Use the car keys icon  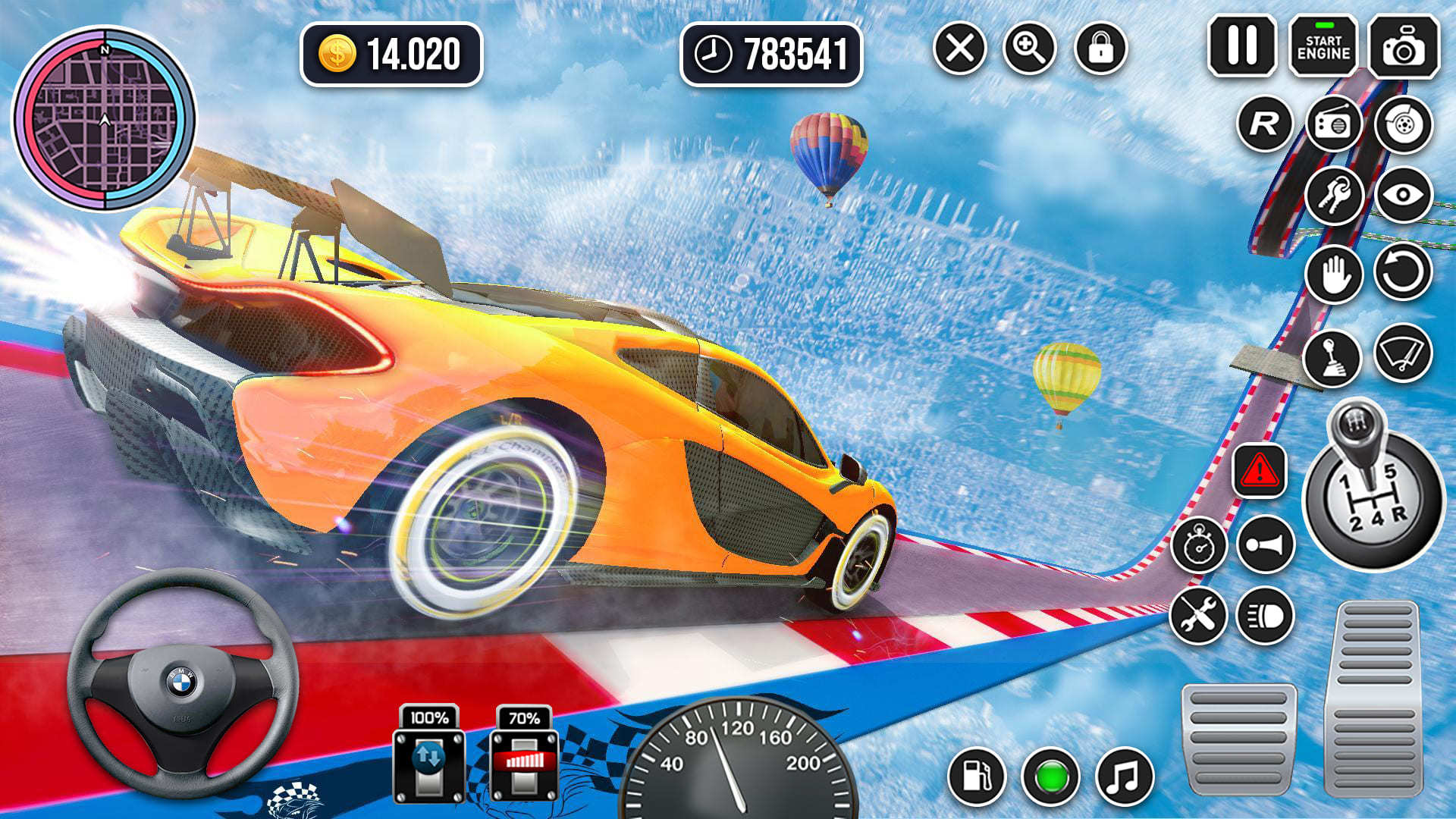1334,196
